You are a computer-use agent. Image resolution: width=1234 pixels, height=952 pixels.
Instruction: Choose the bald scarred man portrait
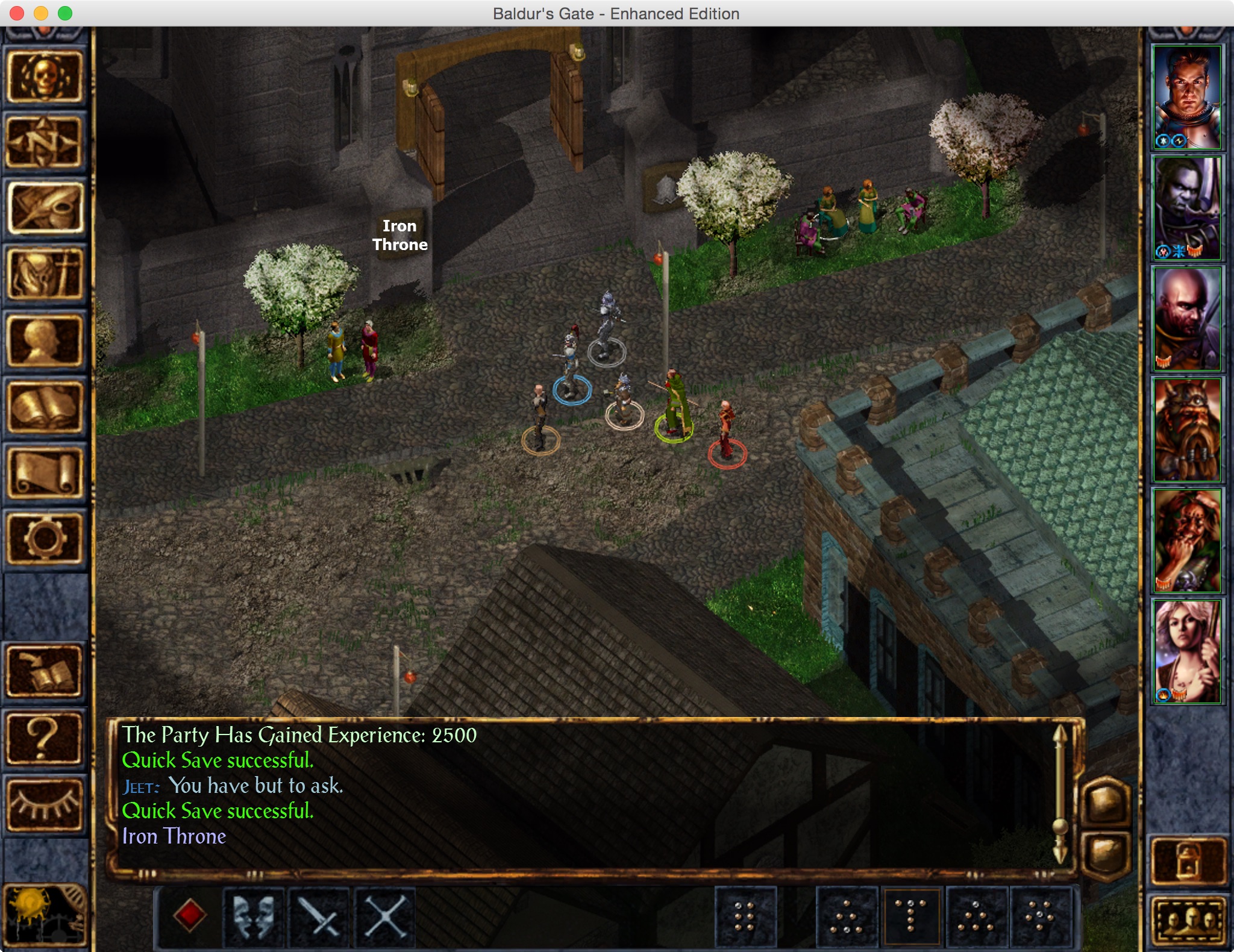pyautogui.click(x=1186, y=319)
